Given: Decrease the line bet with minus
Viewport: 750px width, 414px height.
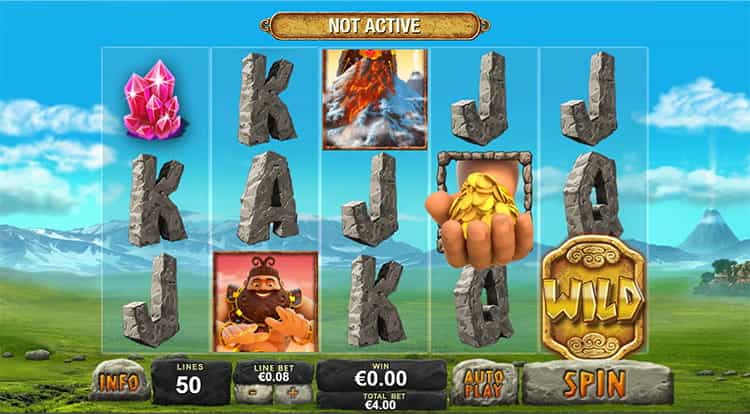Looking at the screenshot, I should click(252, 393).
